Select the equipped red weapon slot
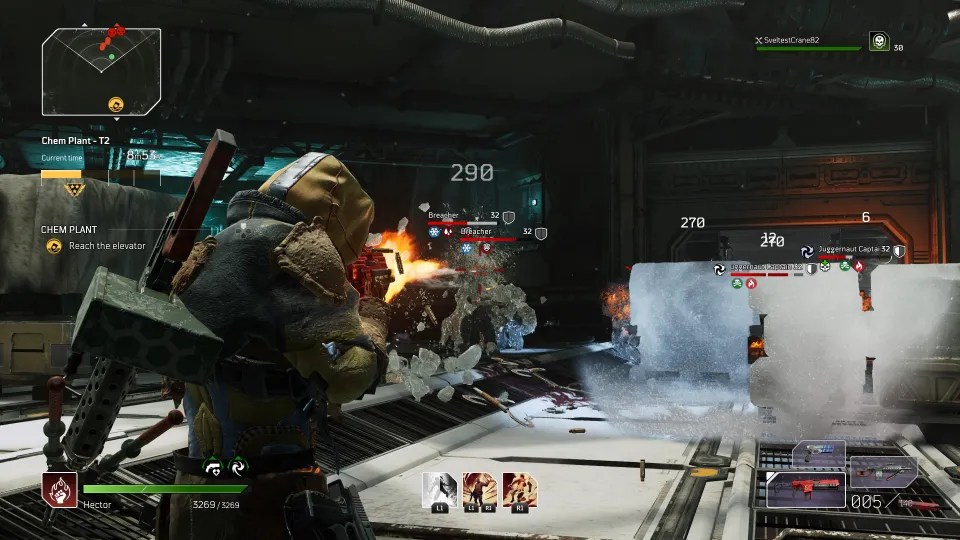This screenshot has width=960, height=540. point(805,490)
